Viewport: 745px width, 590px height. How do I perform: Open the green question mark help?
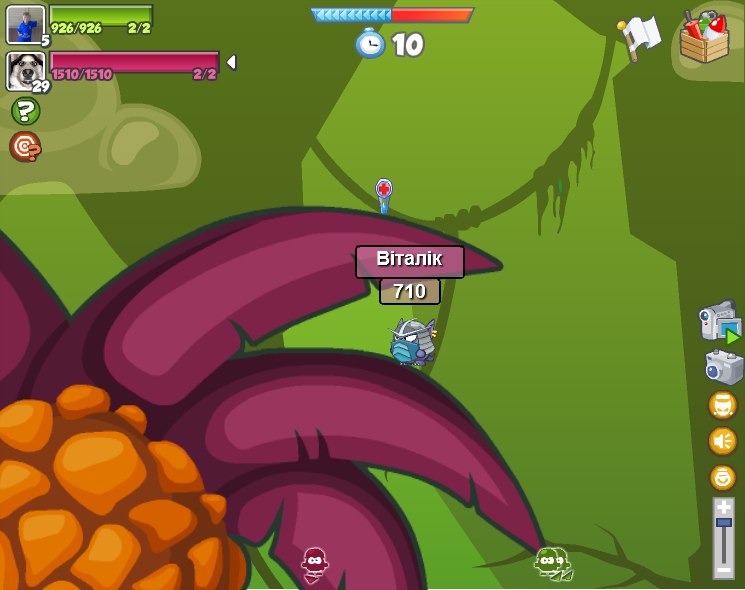25,111
